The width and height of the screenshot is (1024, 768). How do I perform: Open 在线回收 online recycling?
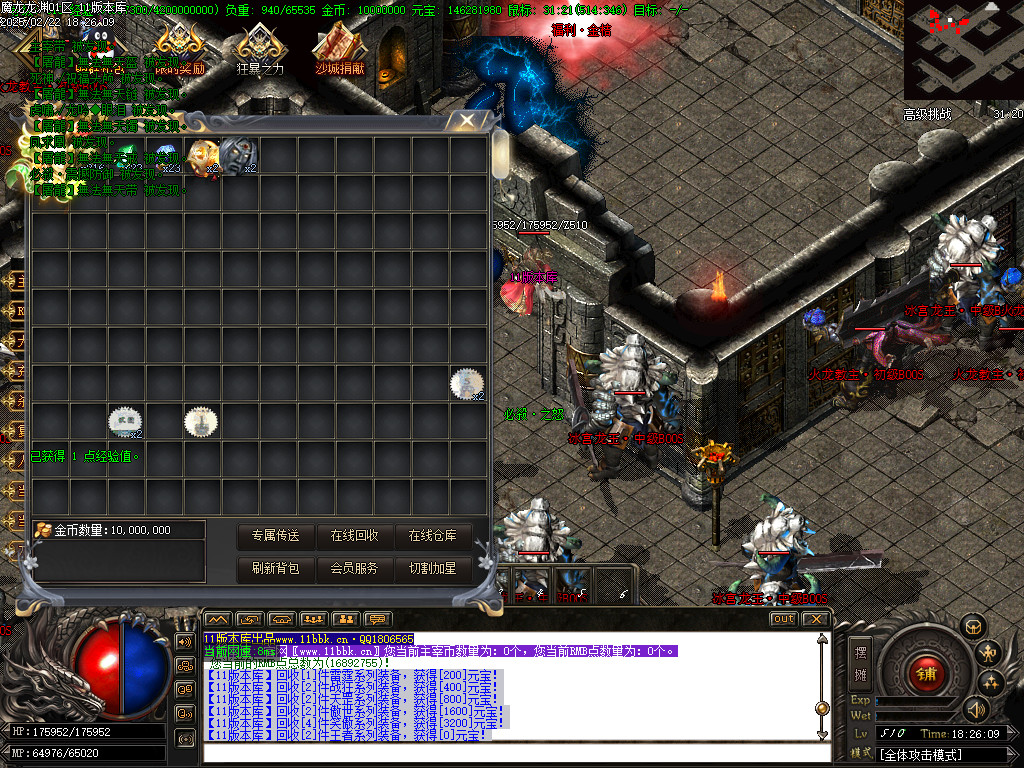pyautogui.click(x=354, y=536)
